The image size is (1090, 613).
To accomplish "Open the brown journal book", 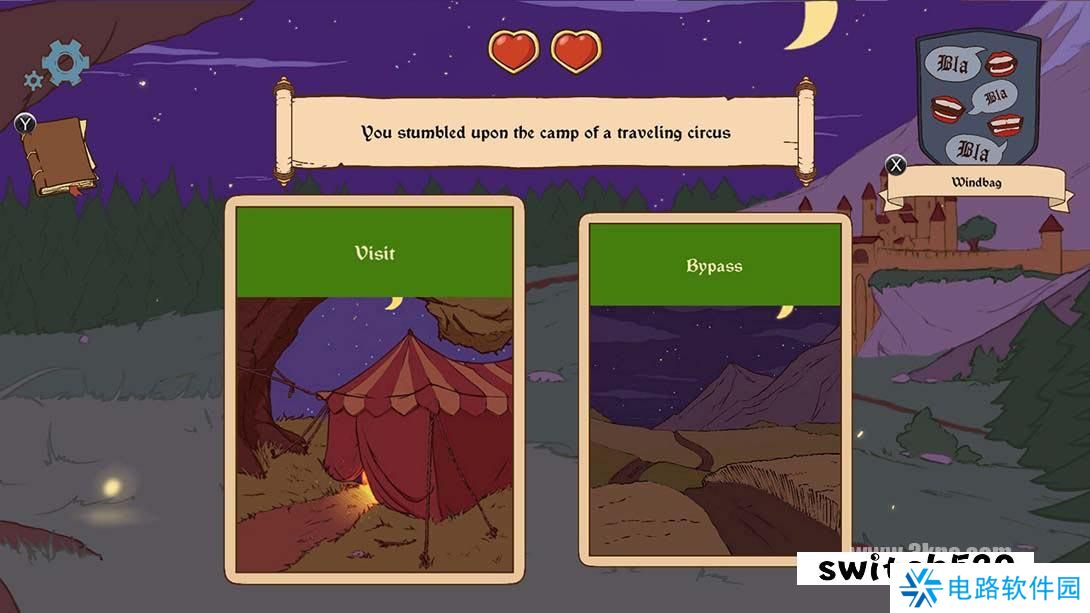I will [59, 157].
